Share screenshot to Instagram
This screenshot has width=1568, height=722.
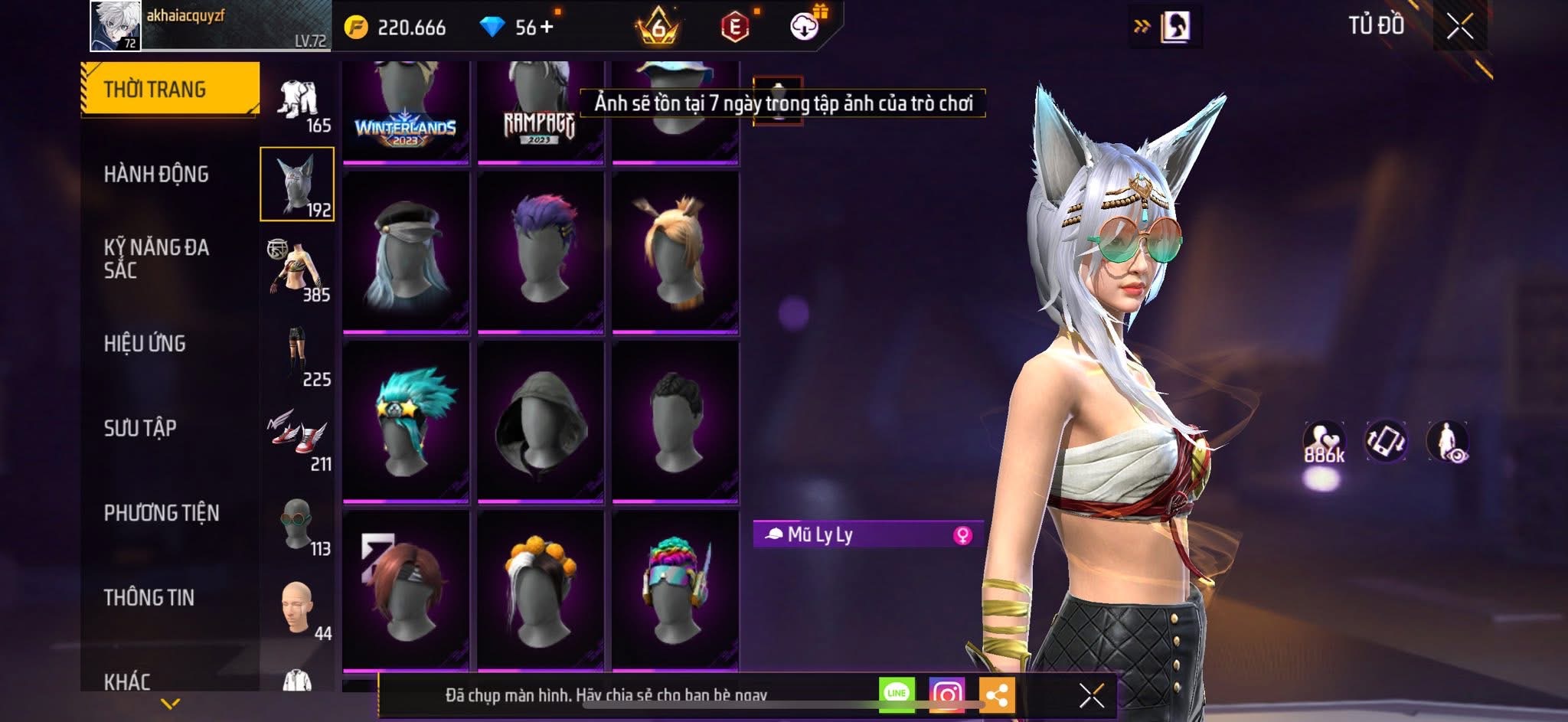pos(946,694)
